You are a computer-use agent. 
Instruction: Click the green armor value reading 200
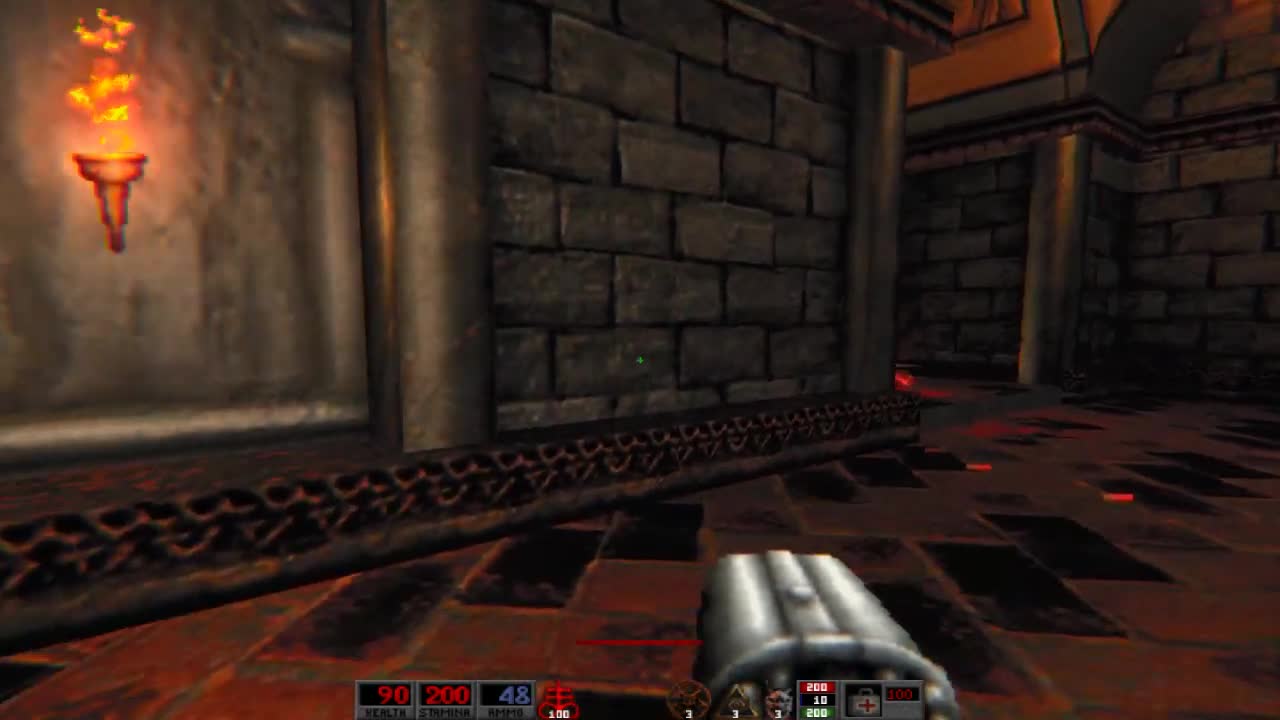click(x=817, y=714)
